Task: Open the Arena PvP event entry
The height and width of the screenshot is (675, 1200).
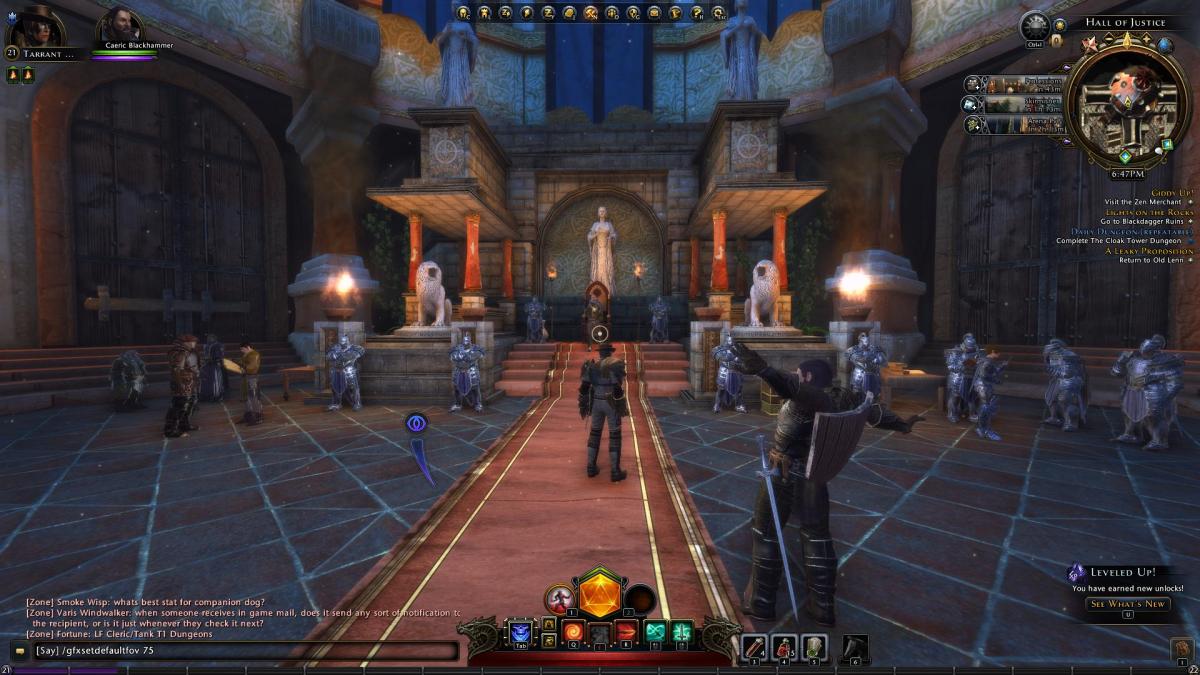Action: point(1015,125)
